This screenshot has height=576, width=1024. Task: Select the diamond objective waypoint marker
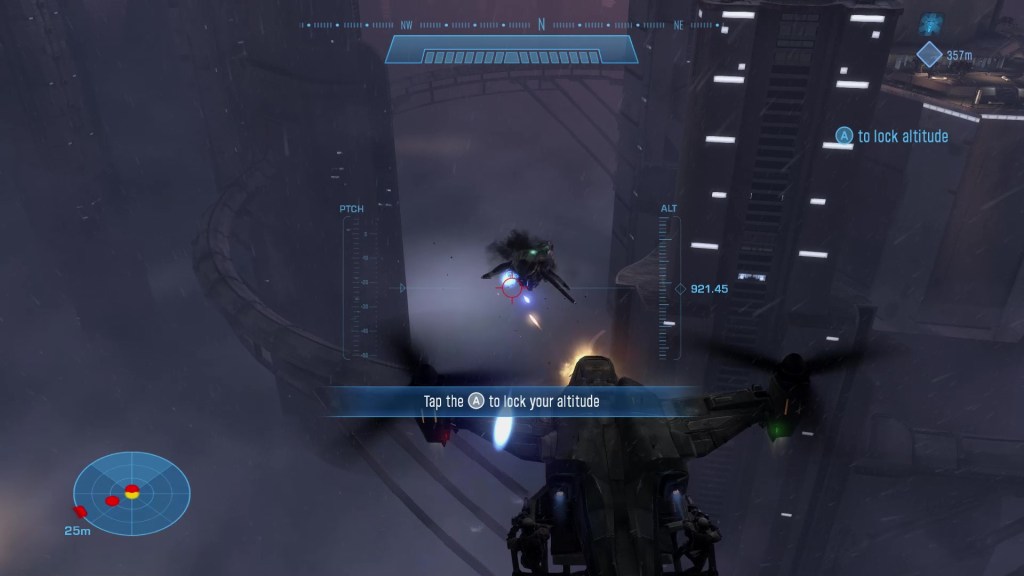tap(929, 55)
